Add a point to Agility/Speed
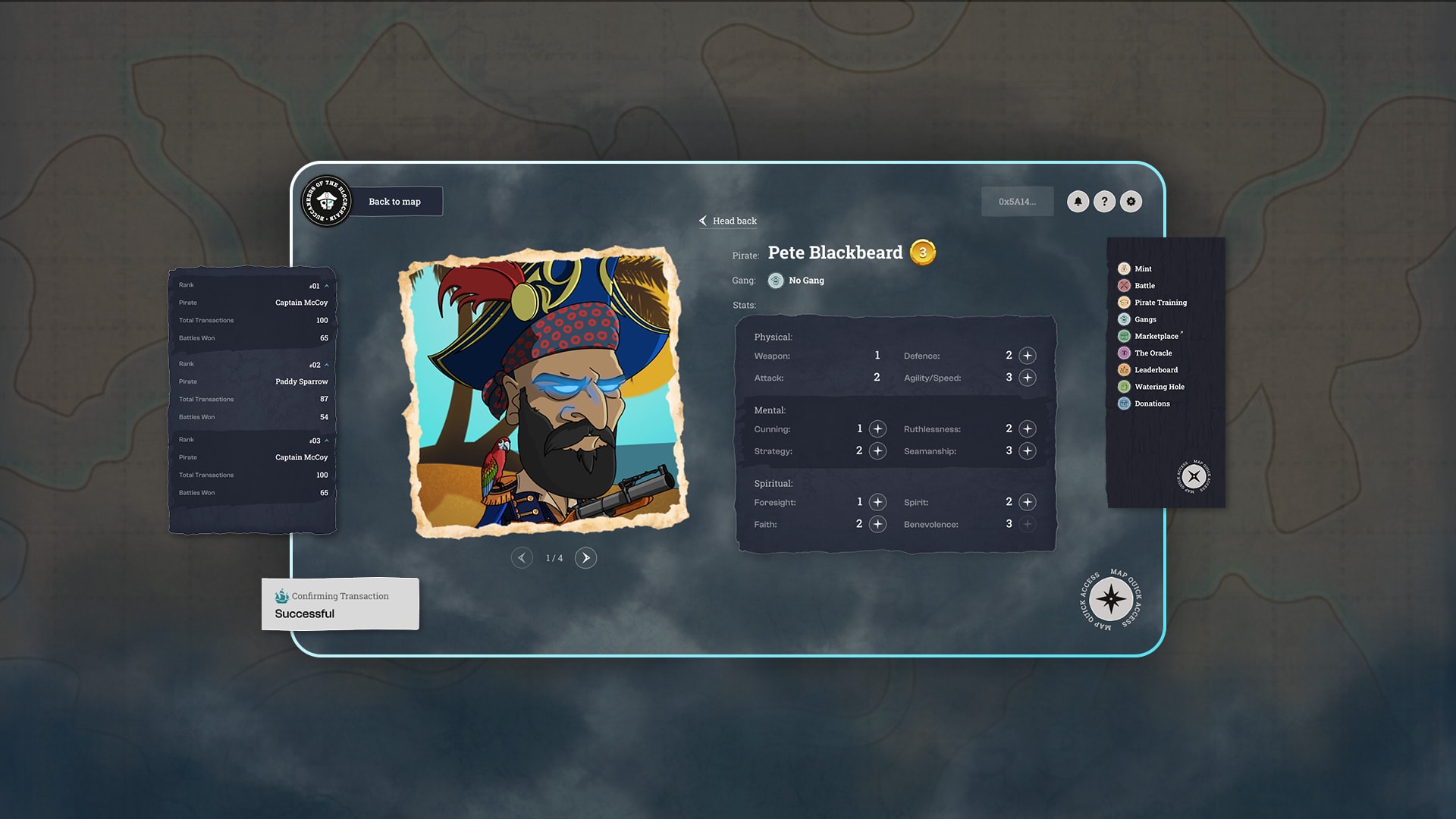The height and width of the screenshot is (819, 1456). point(1028,378)
